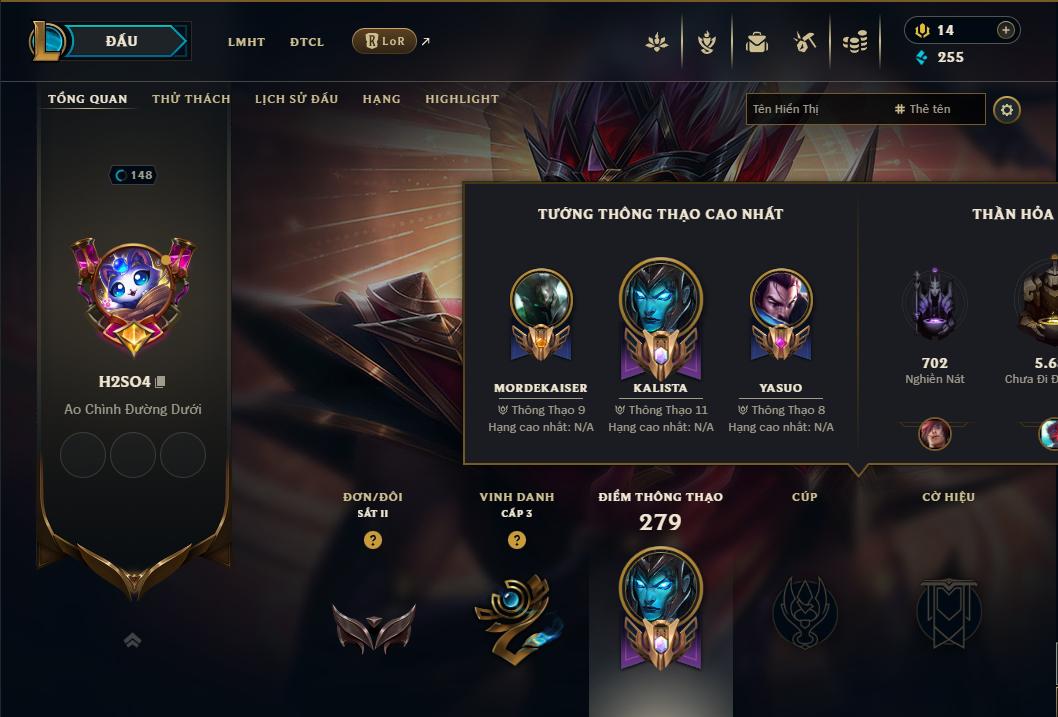Show the Vinh Danh honor help icon

pos(517,540)
